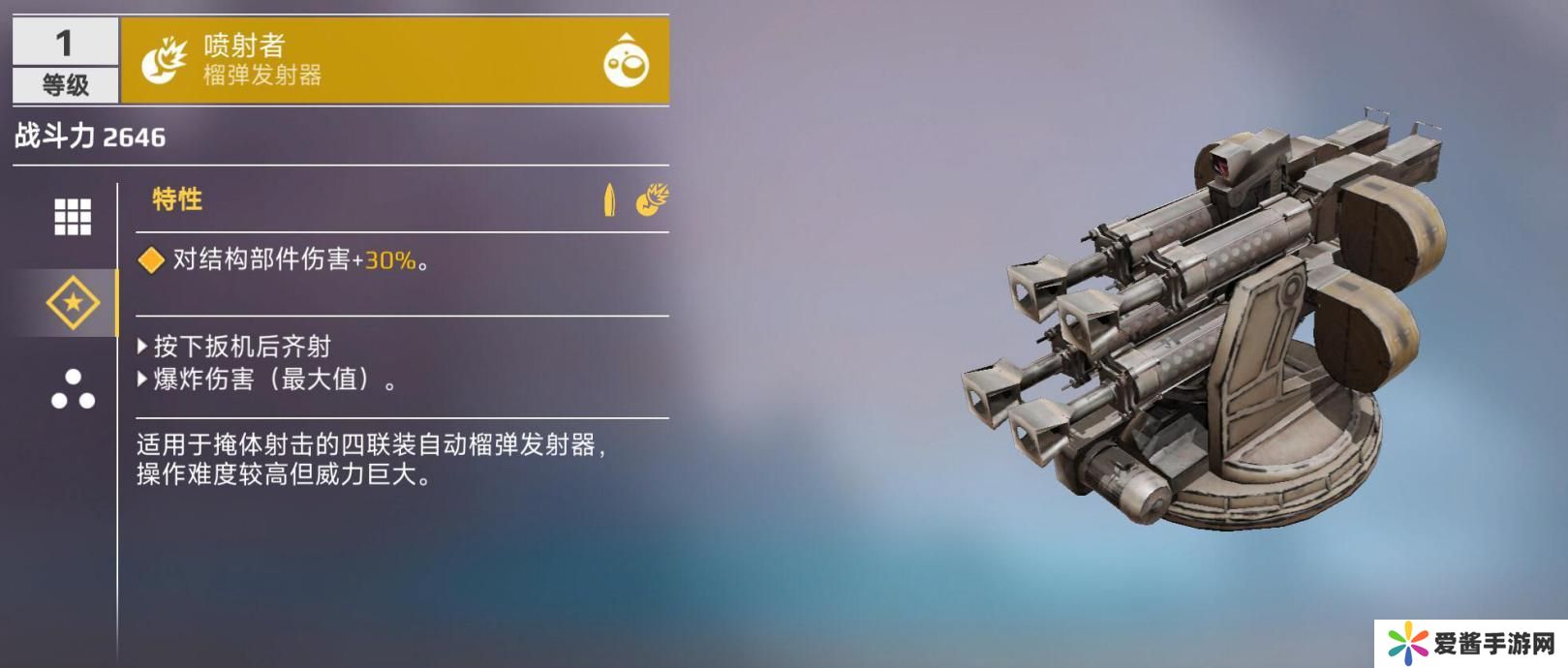Open the 爱酱手游网 watermark logo
The image size is (1568, 668).
click(x=1470, y=643)
